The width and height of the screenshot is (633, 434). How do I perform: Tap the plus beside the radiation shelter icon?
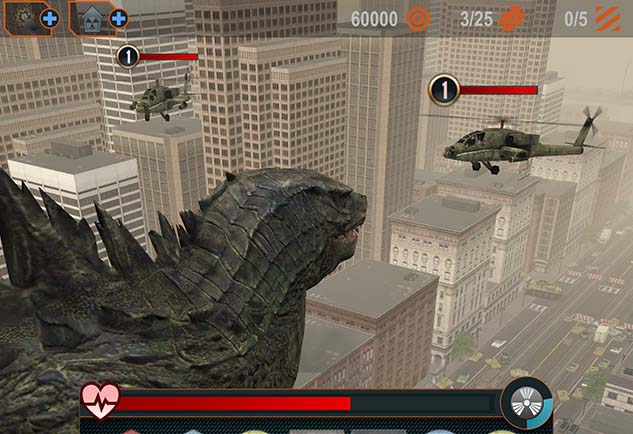pos(118,18)
